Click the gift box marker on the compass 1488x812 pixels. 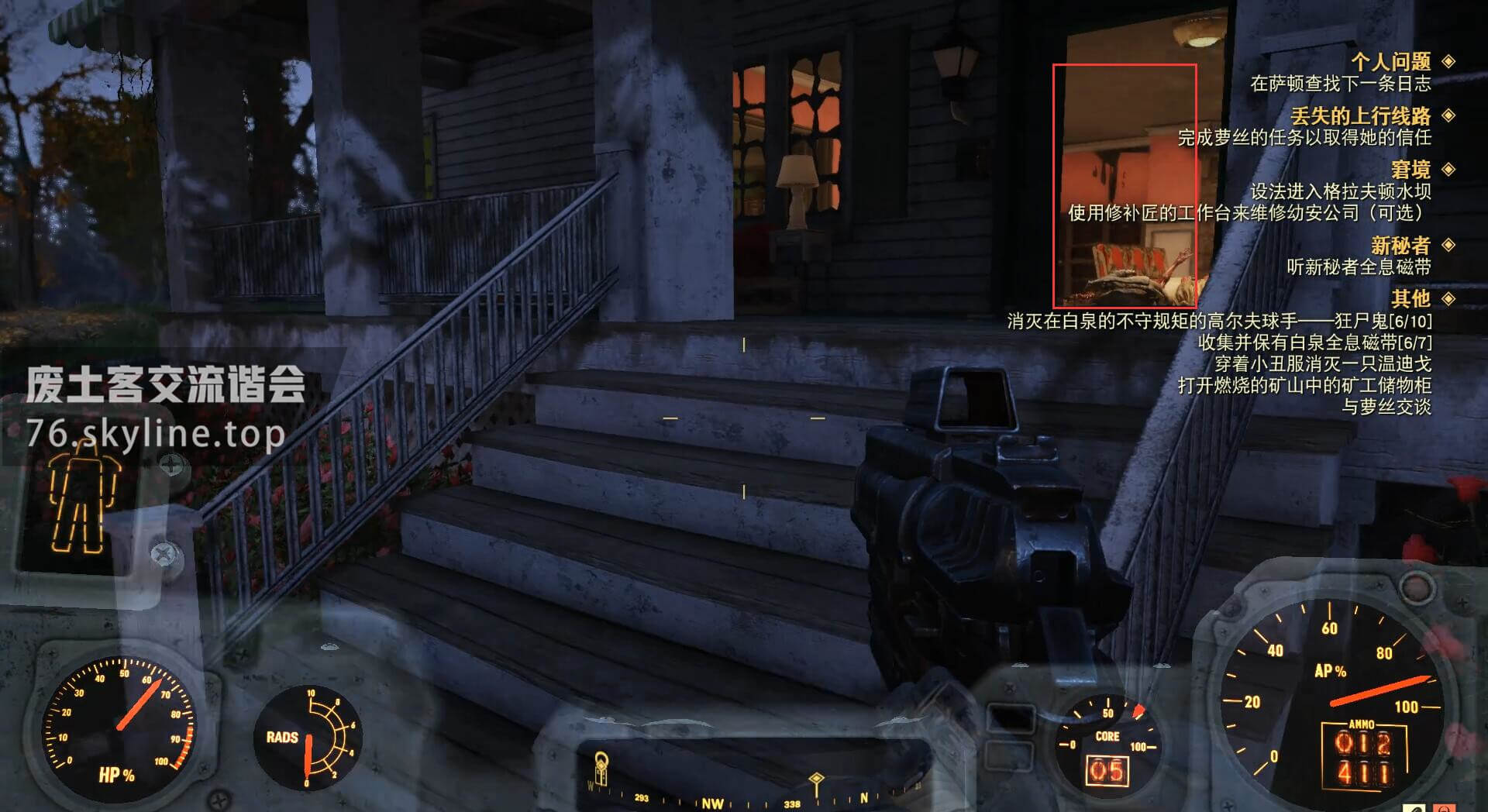point(601,769)
